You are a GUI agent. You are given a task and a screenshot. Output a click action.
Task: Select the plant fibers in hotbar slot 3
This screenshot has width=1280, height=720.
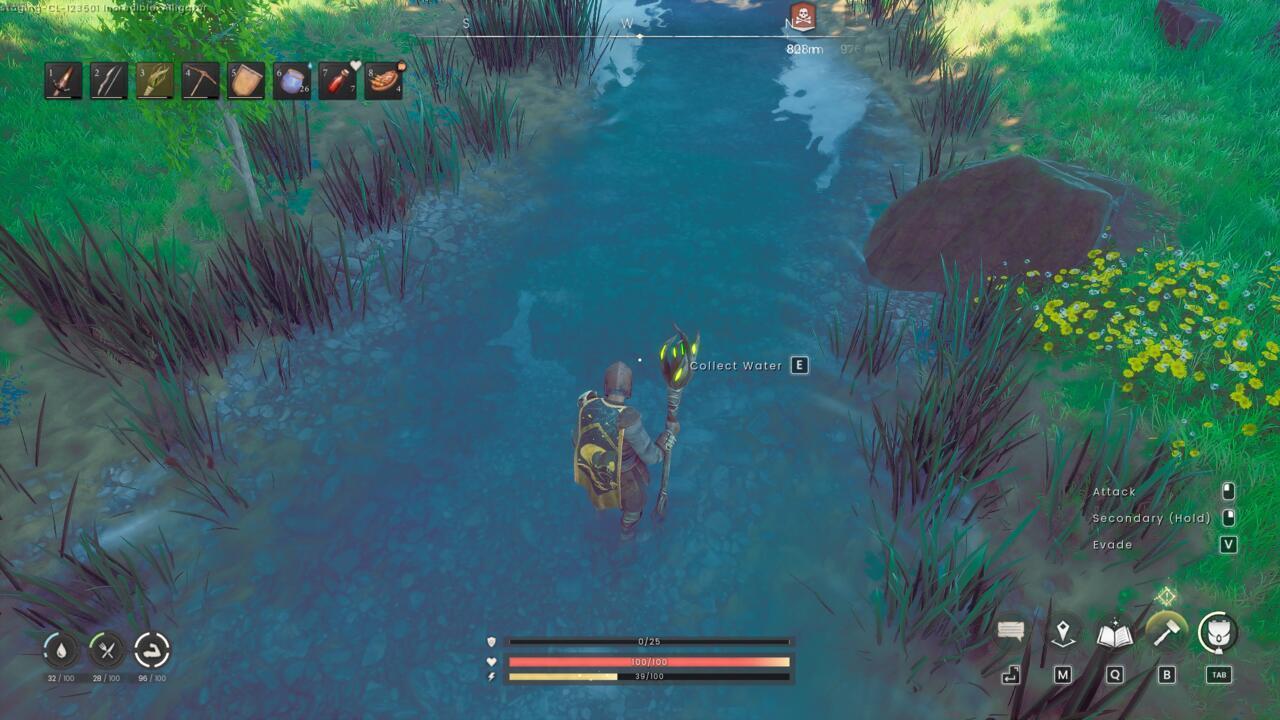pyautogui.click(x=152, y=80)
